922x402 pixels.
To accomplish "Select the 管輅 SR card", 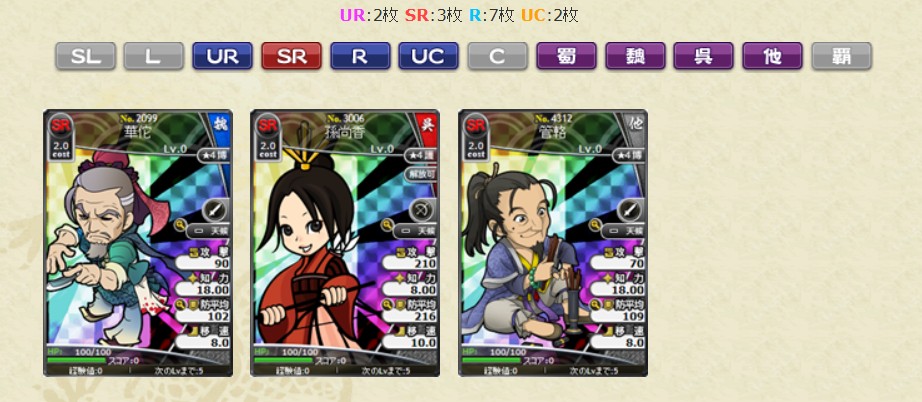I will [553, 243].
